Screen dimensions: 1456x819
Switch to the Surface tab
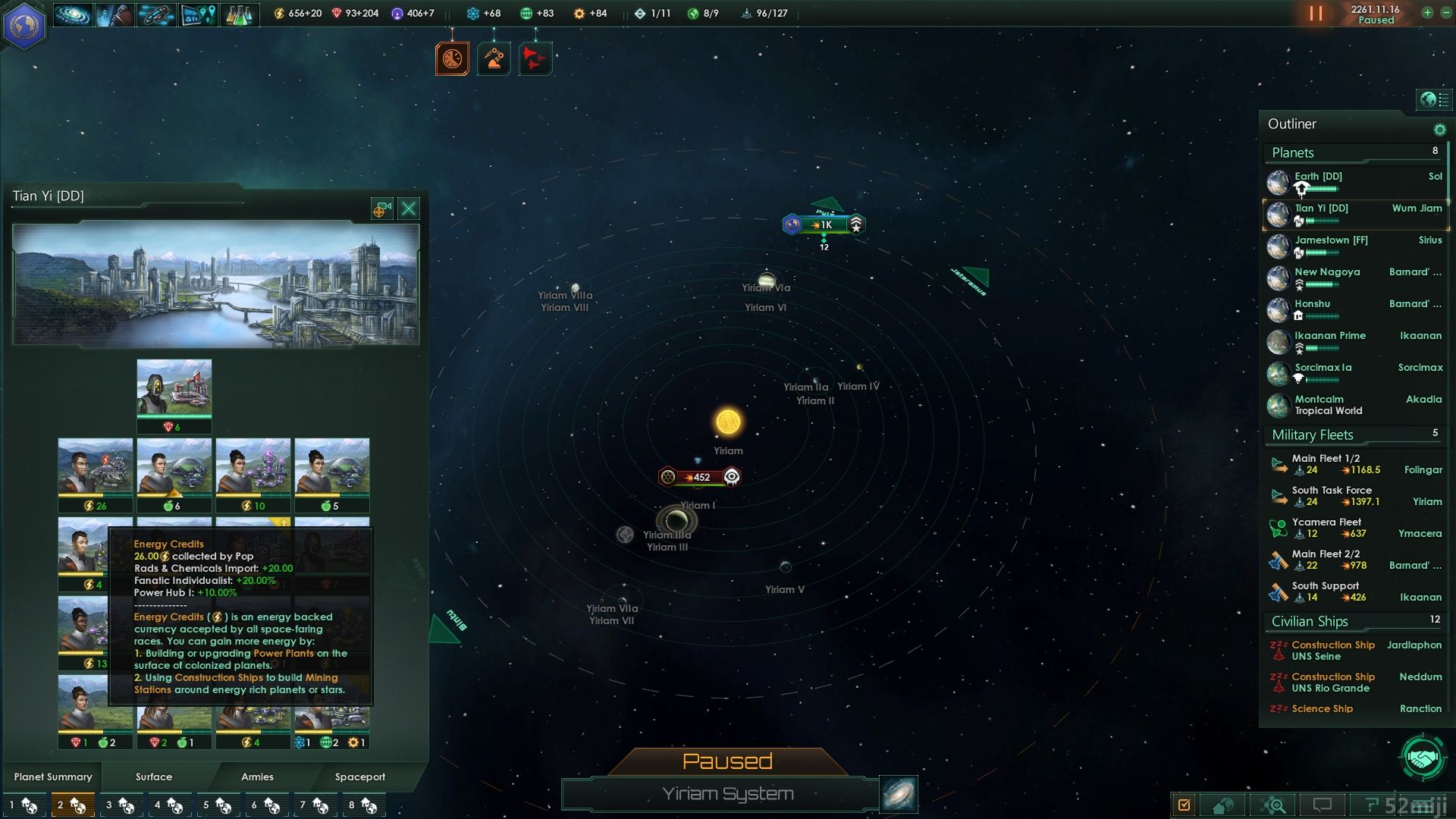[154, 777]
